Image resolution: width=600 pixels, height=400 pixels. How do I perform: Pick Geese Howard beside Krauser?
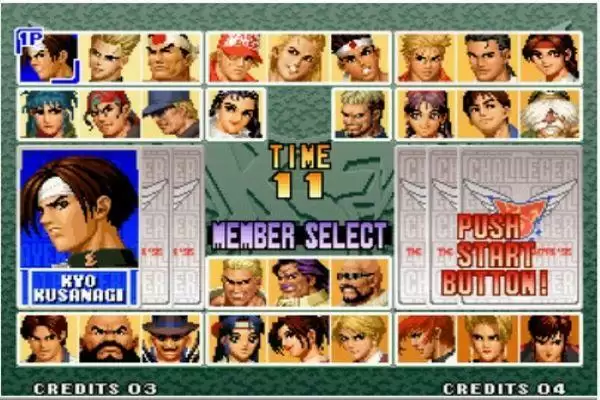(236, 283)
